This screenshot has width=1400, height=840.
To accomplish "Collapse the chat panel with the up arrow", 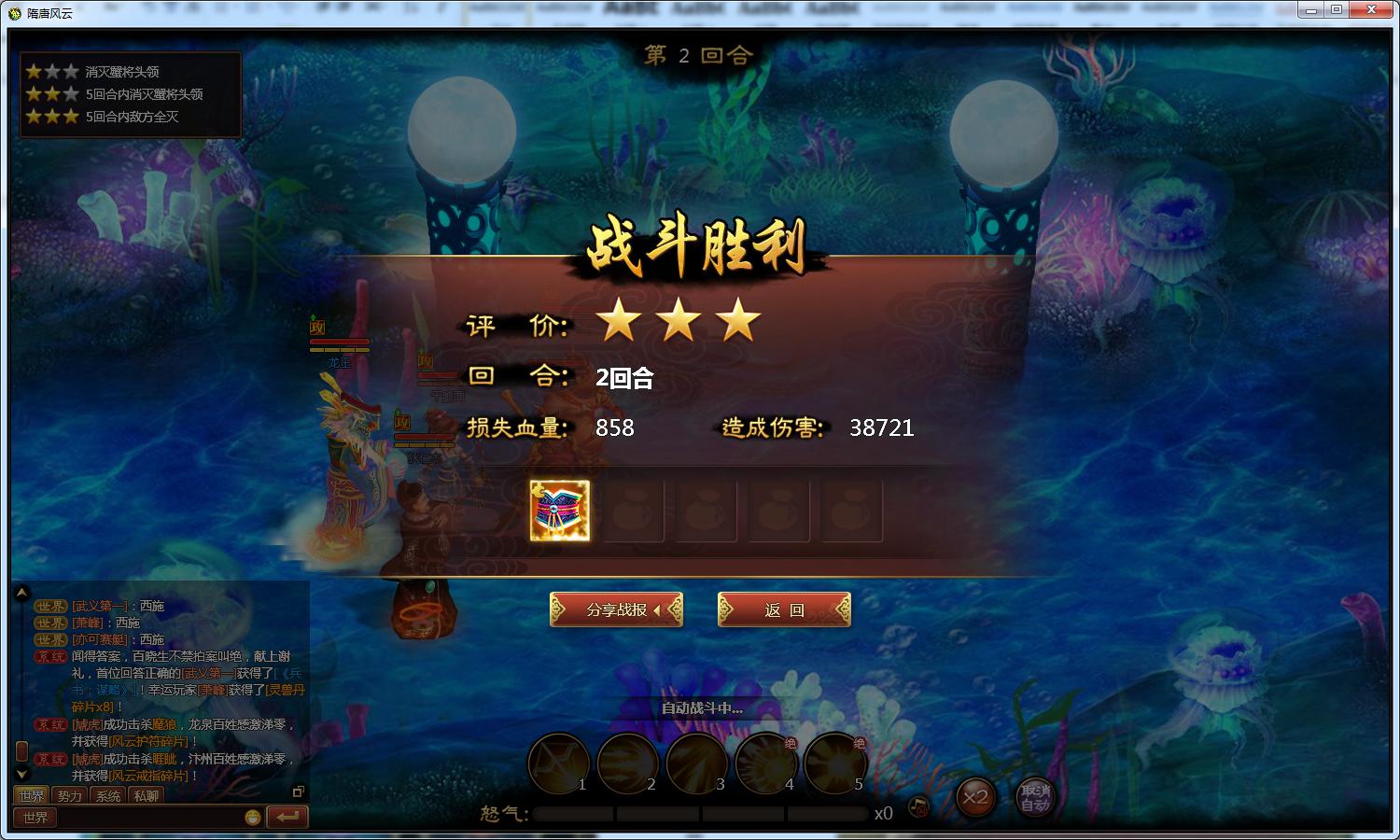I will tap(21, 591).
